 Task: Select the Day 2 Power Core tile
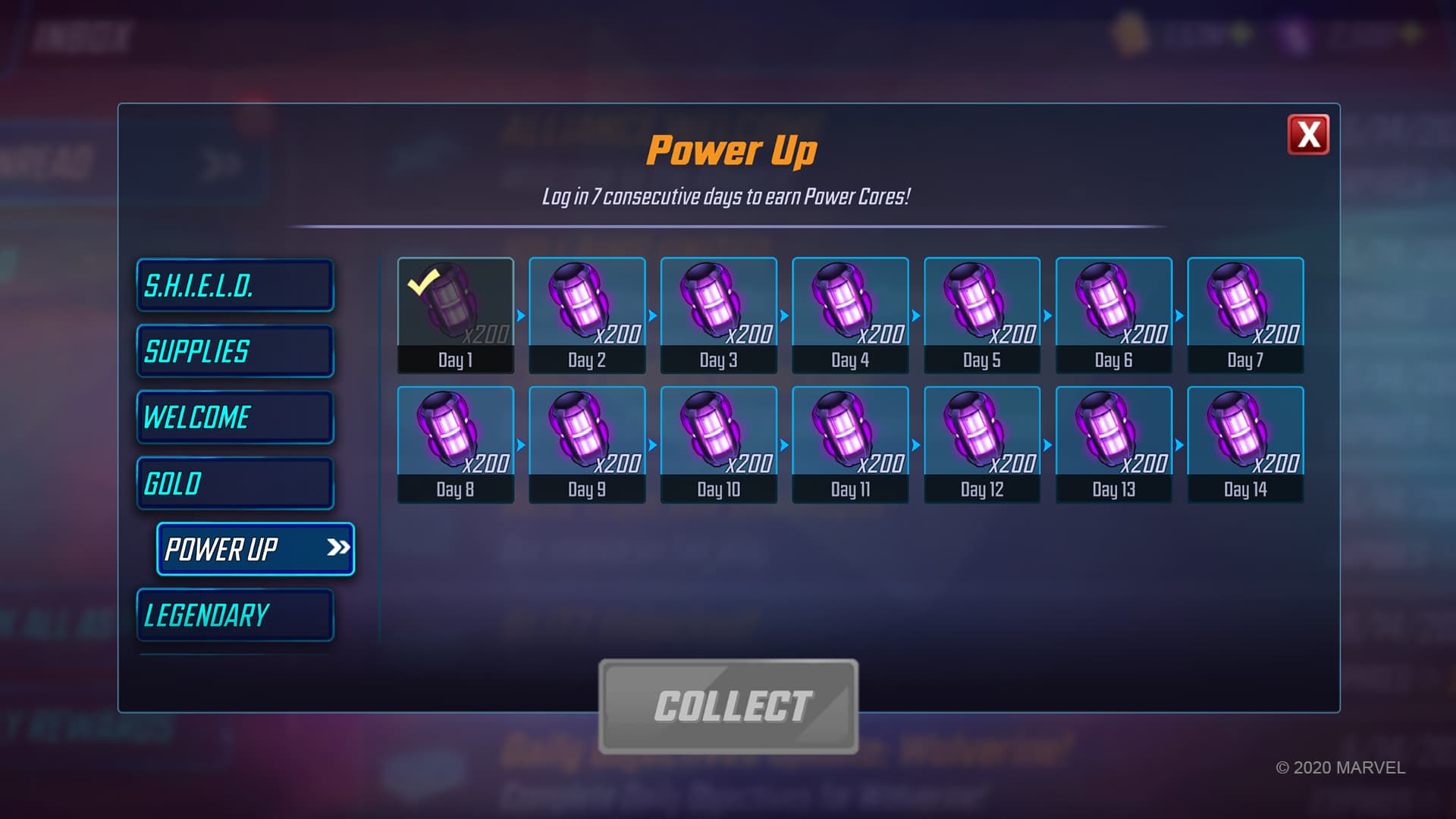click(587, 315)
